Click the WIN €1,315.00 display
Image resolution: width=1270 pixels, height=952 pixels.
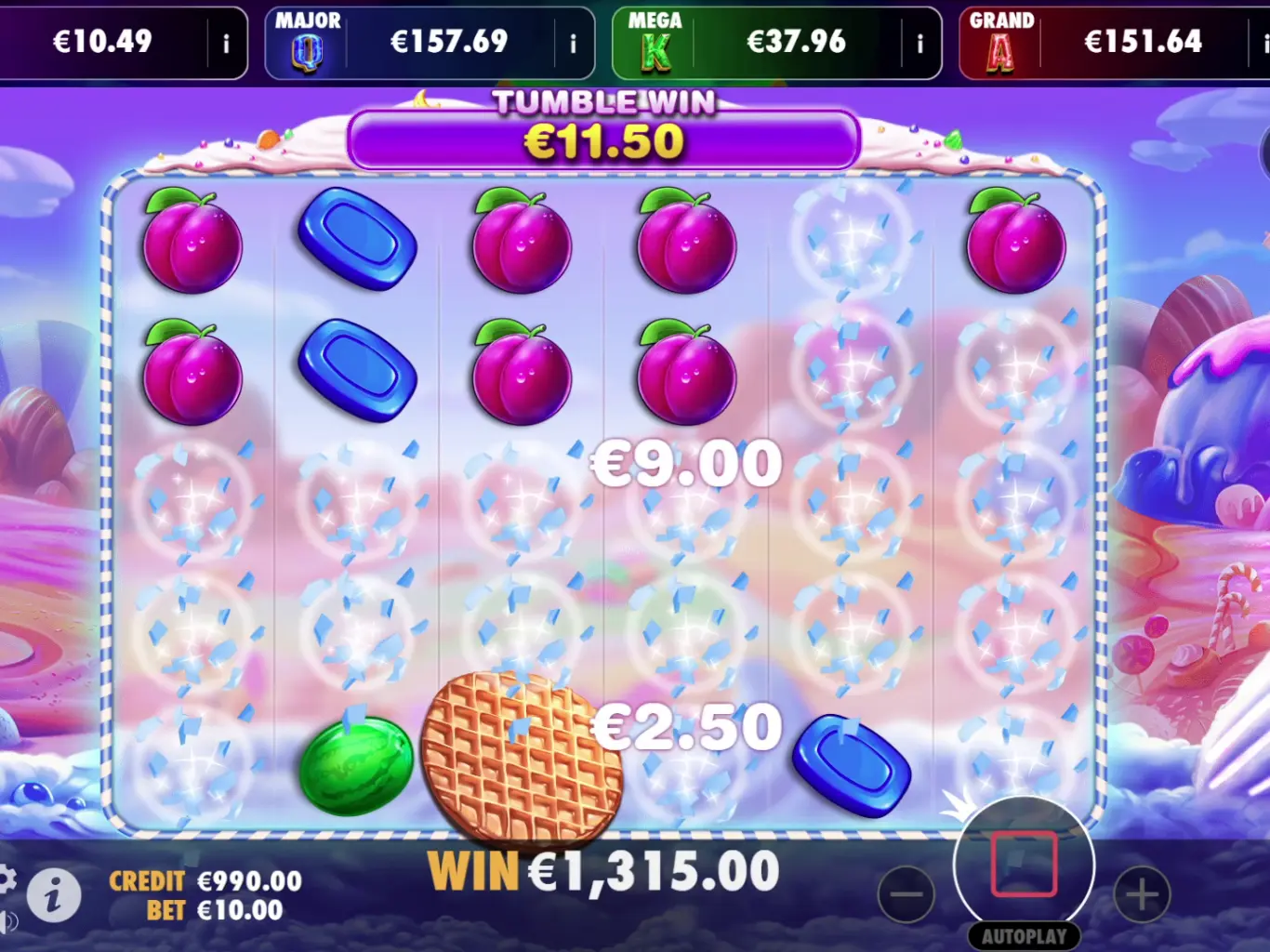click(x=602, y=871)
